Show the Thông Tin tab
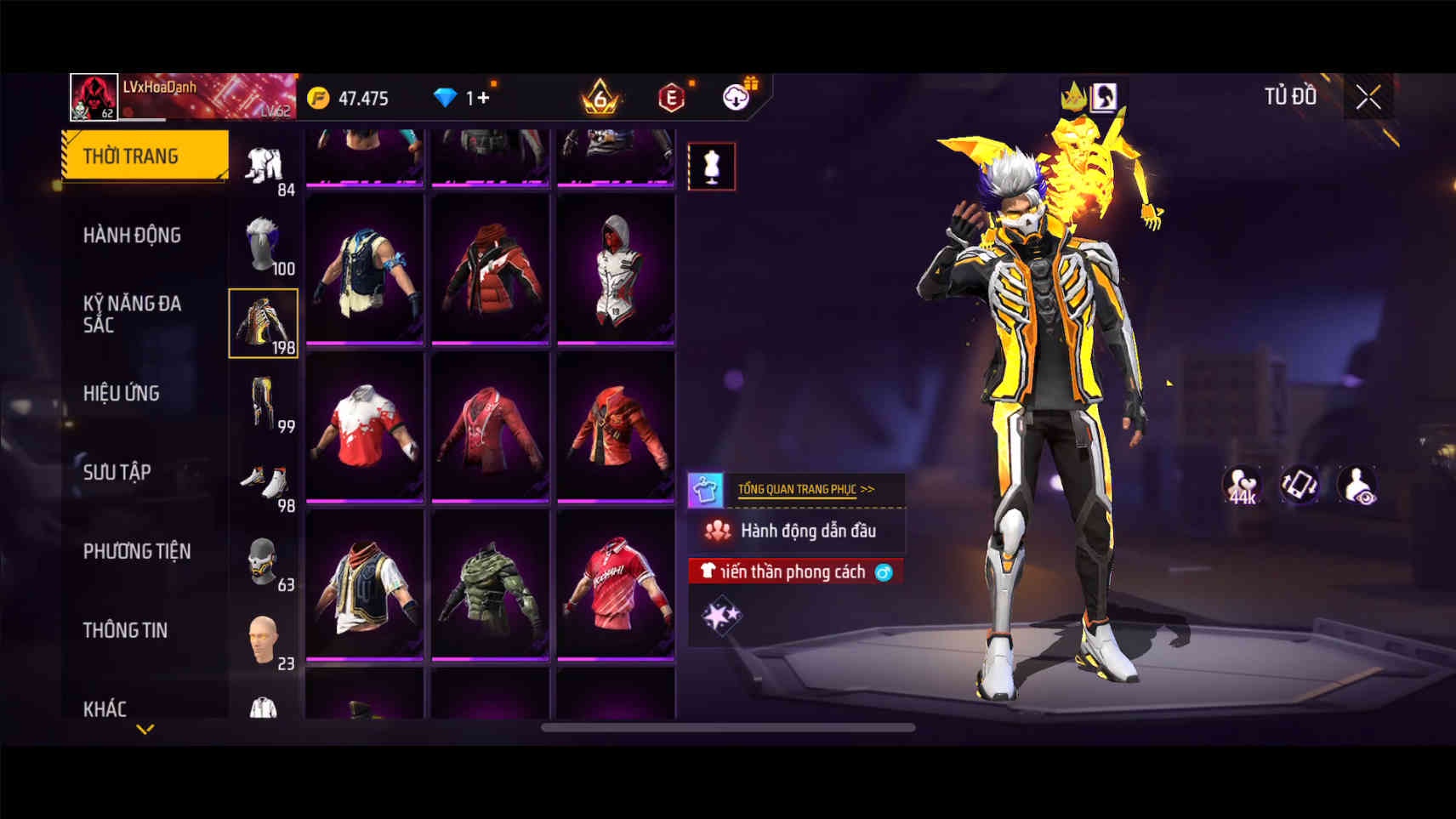The width and height of the screenshot is (1456, 819). (125, 630)
